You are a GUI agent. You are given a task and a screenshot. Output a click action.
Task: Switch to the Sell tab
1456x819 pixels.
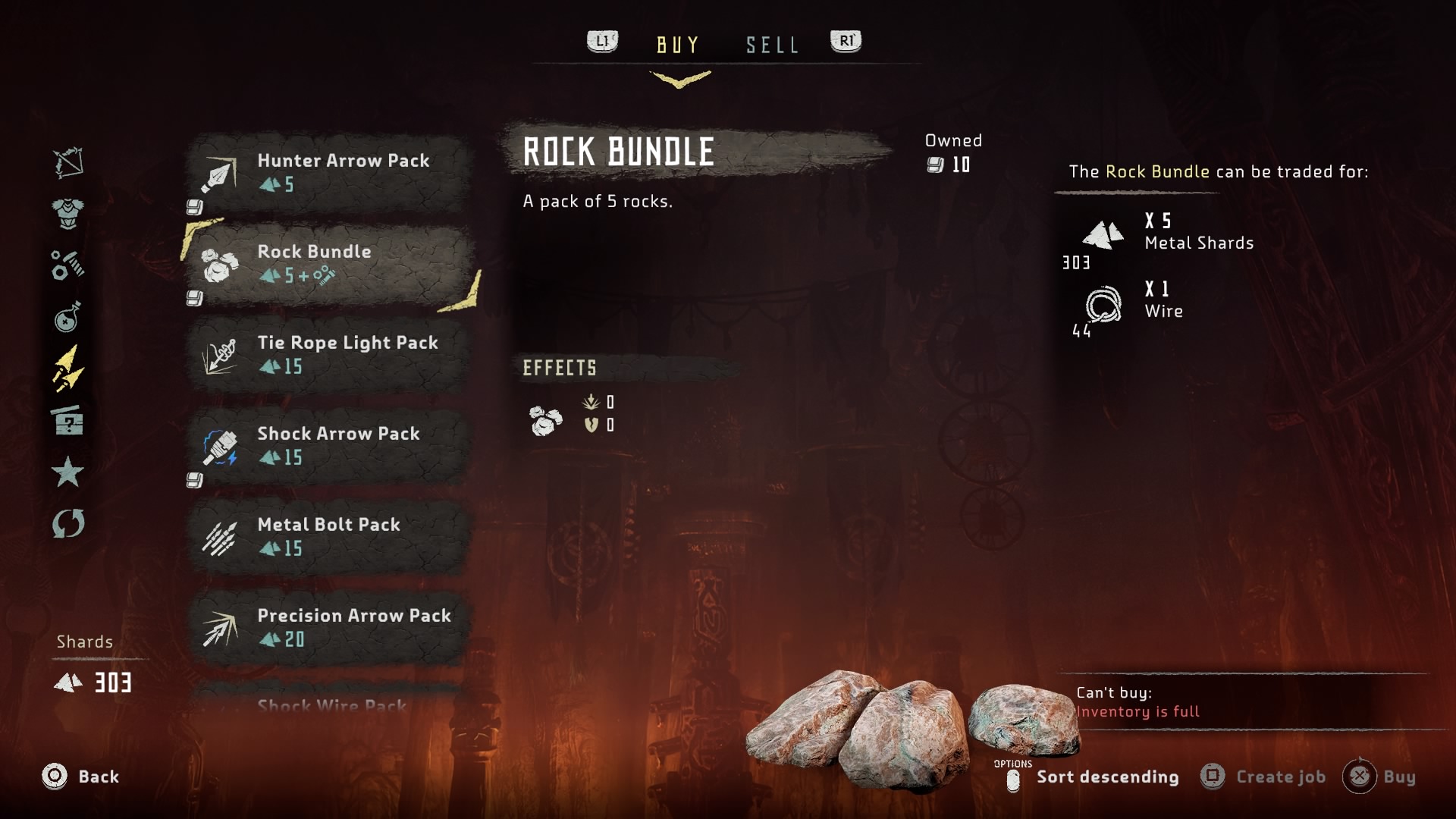coord(772,45)
